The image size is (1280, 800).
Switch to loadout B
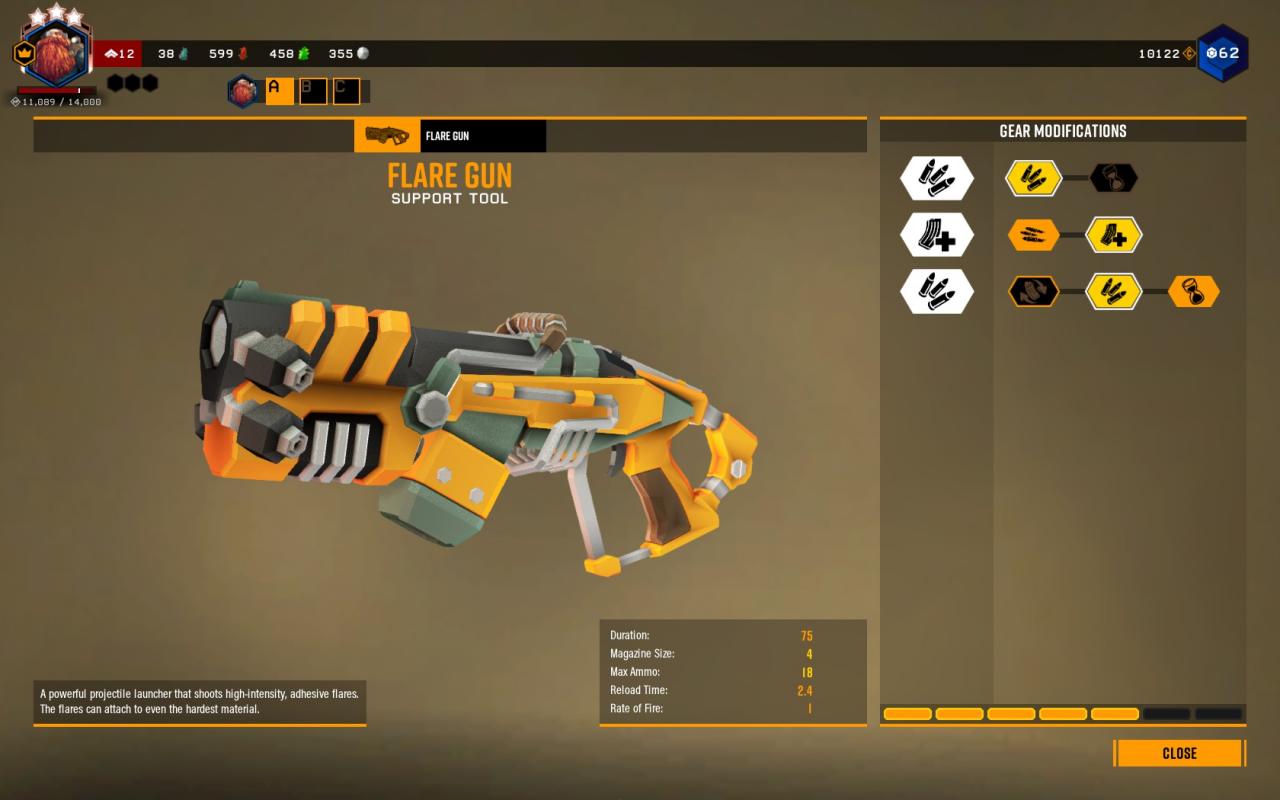(x=313, y=91)
